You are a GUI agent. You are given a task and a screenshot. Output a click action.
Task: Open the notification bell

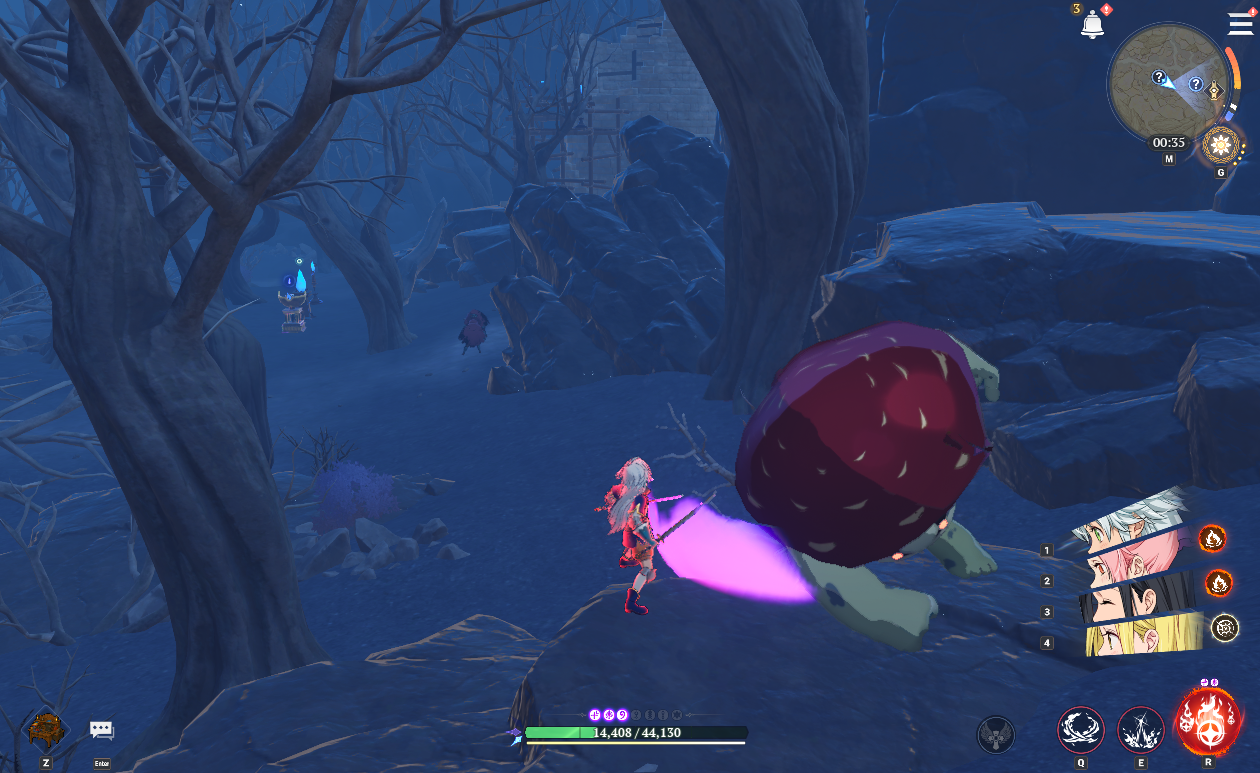click(x=1092, y=25)
